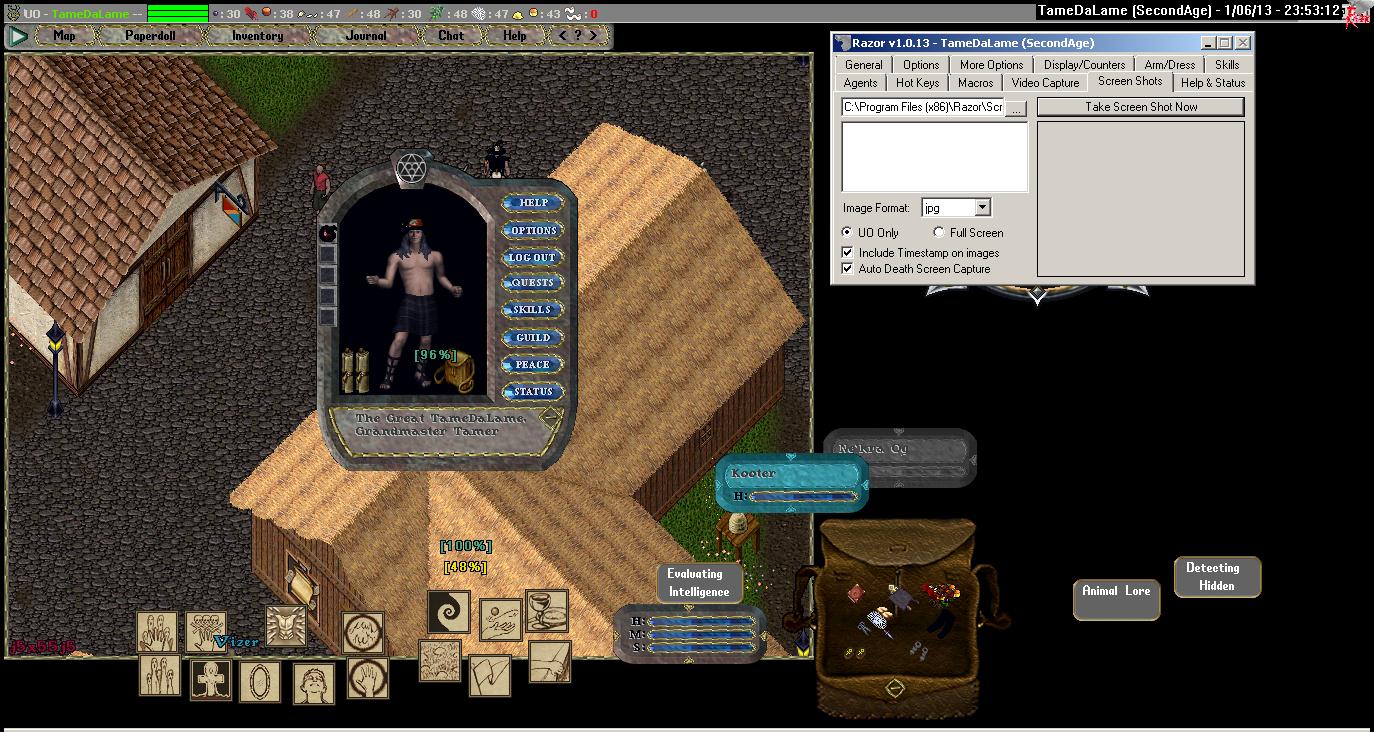
Task: Open the Chat menu bar button
Action: [451, 36]
